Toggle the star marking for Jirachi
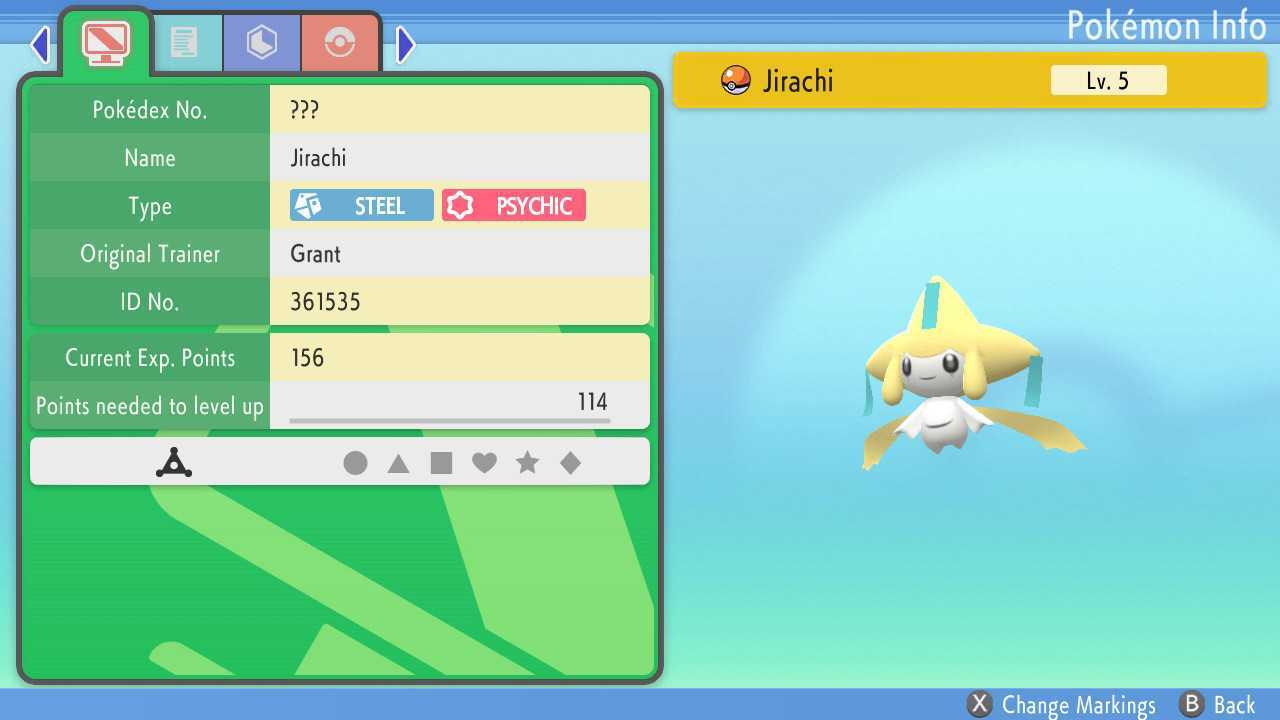 coord(528,462)
